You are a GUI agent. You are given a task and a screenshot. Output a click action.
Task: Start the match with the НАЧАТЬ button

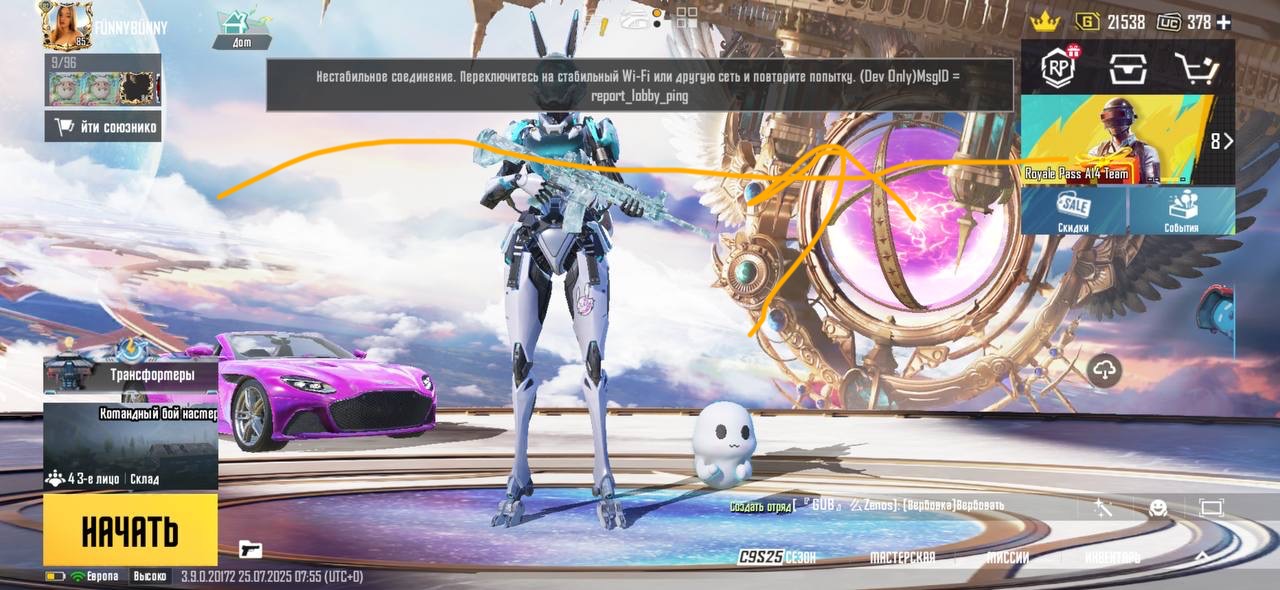click(x=130, y=531)
